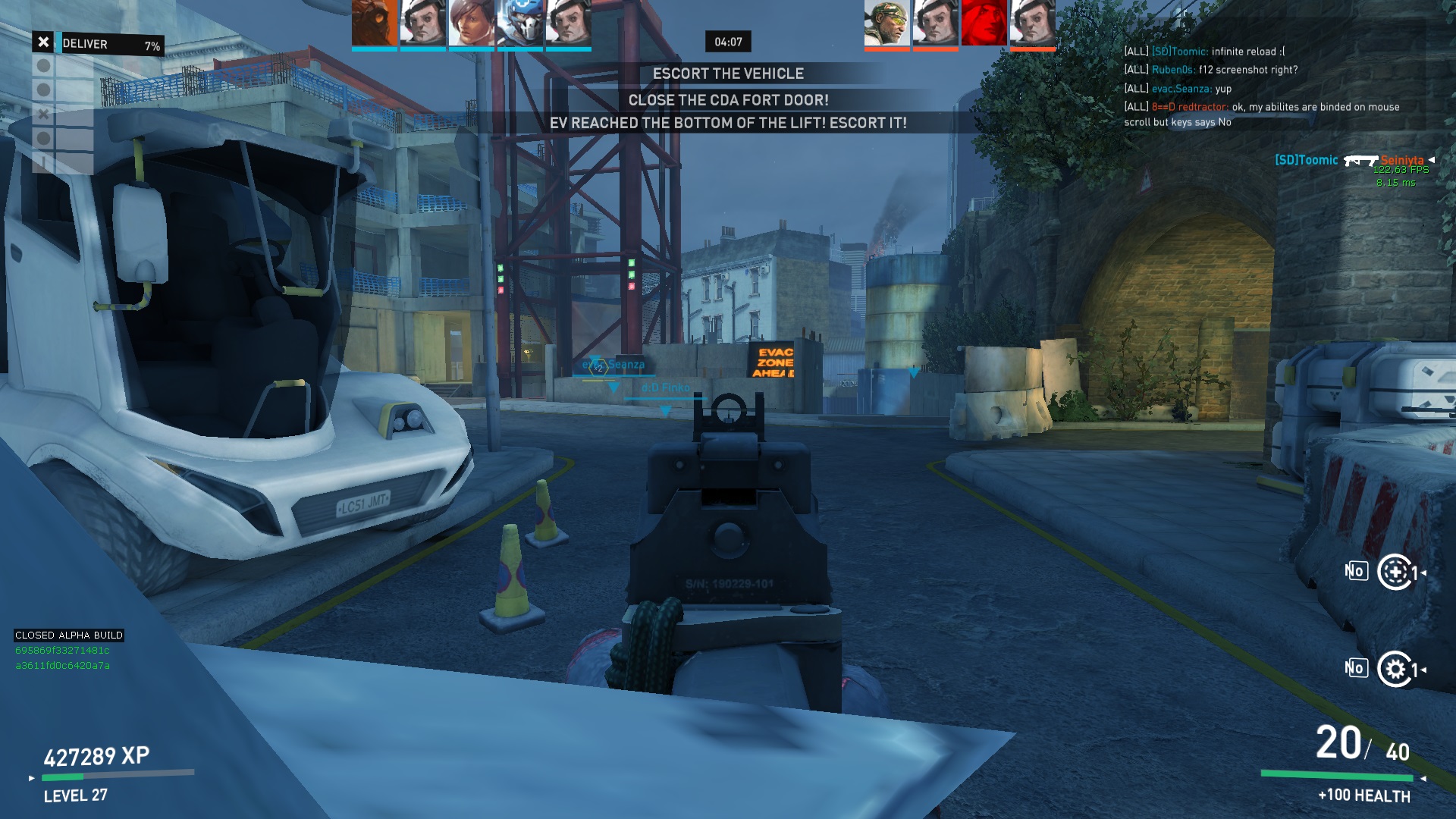Activate the gear ability icon
This screenshot has width=1456, height=819.
pyautogui.click(x=1395, y=669)
